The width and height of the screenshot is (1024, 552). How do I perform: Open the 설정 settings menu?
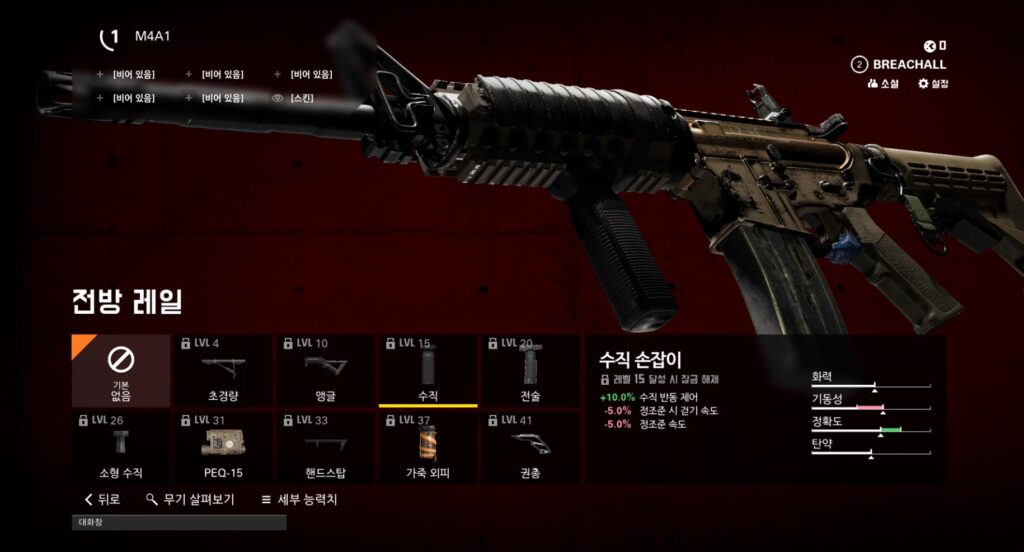(933, 84)
